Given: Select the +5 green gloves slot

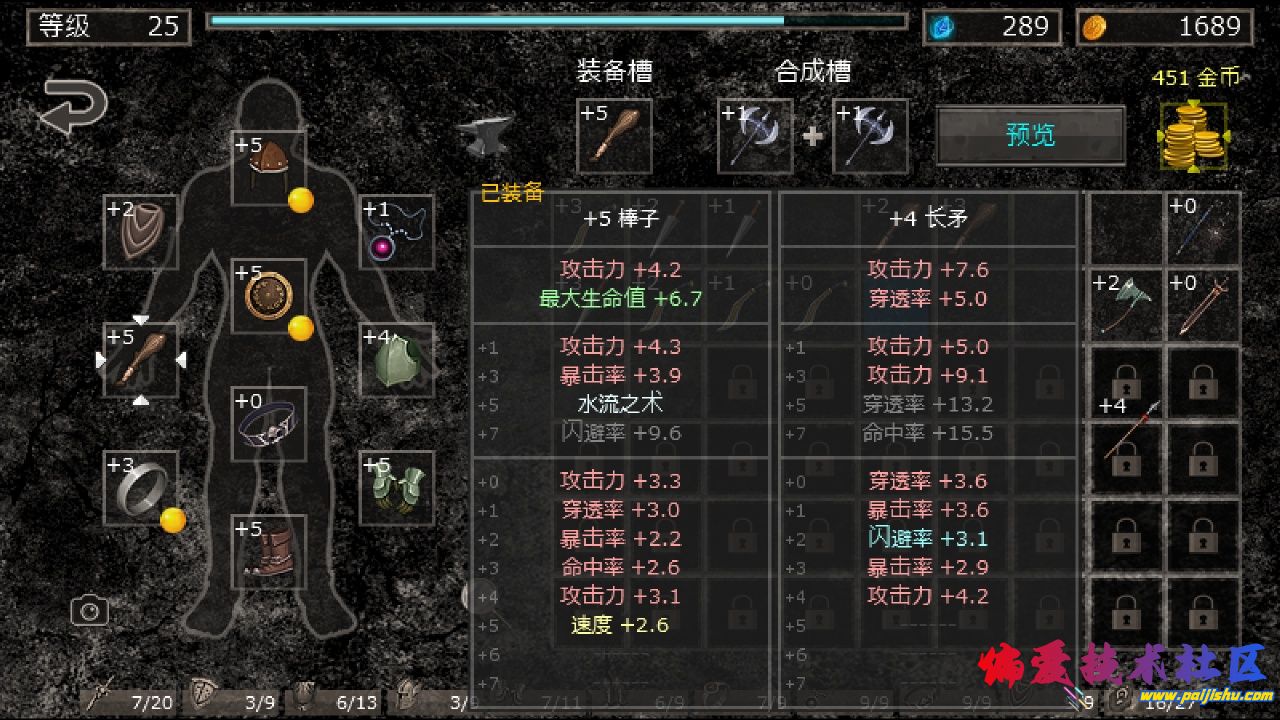Looking at the screenshot, I should [x=397, y=488].
